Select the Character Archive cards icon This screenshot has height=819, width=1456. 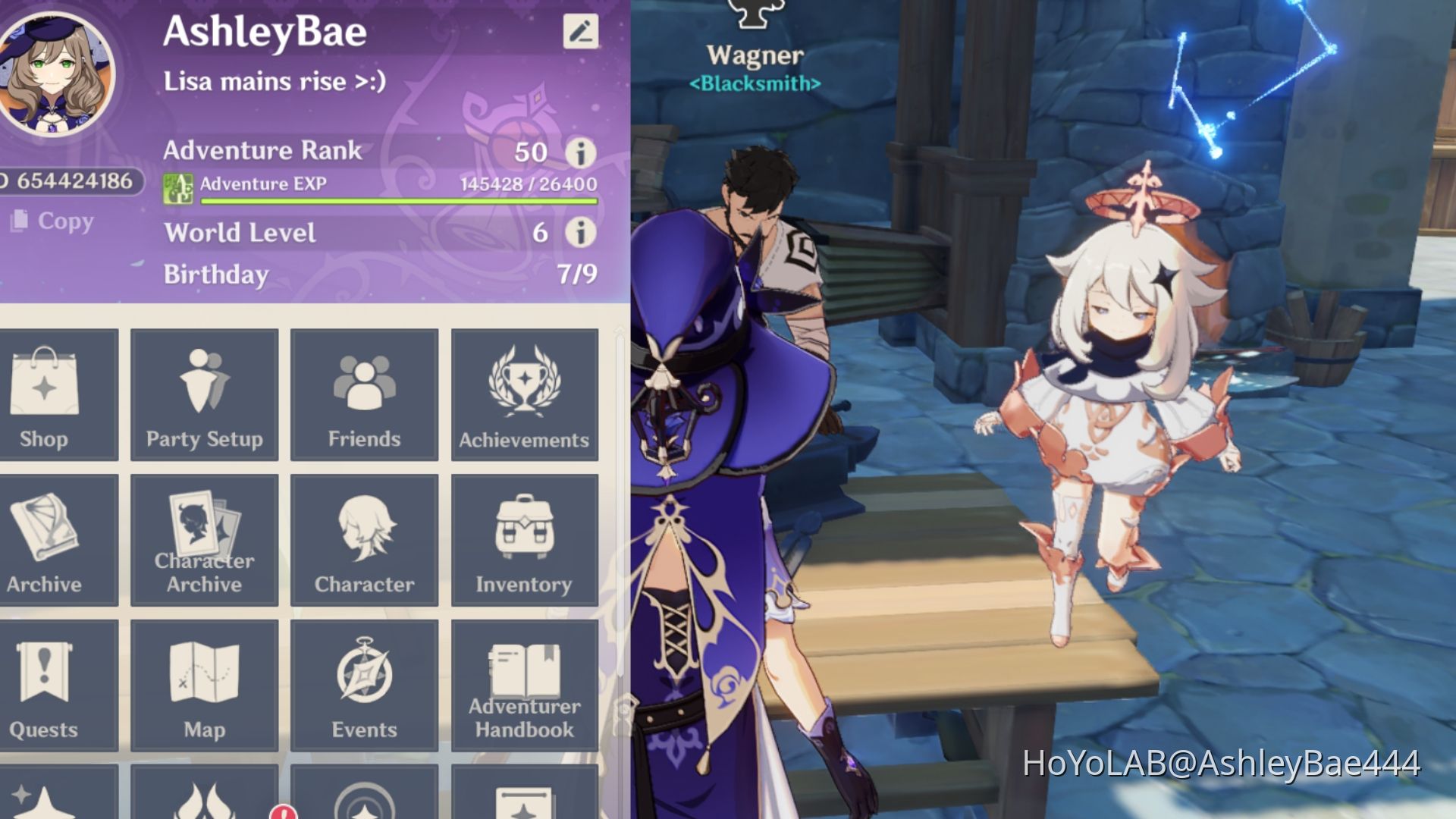coord(203,540)
